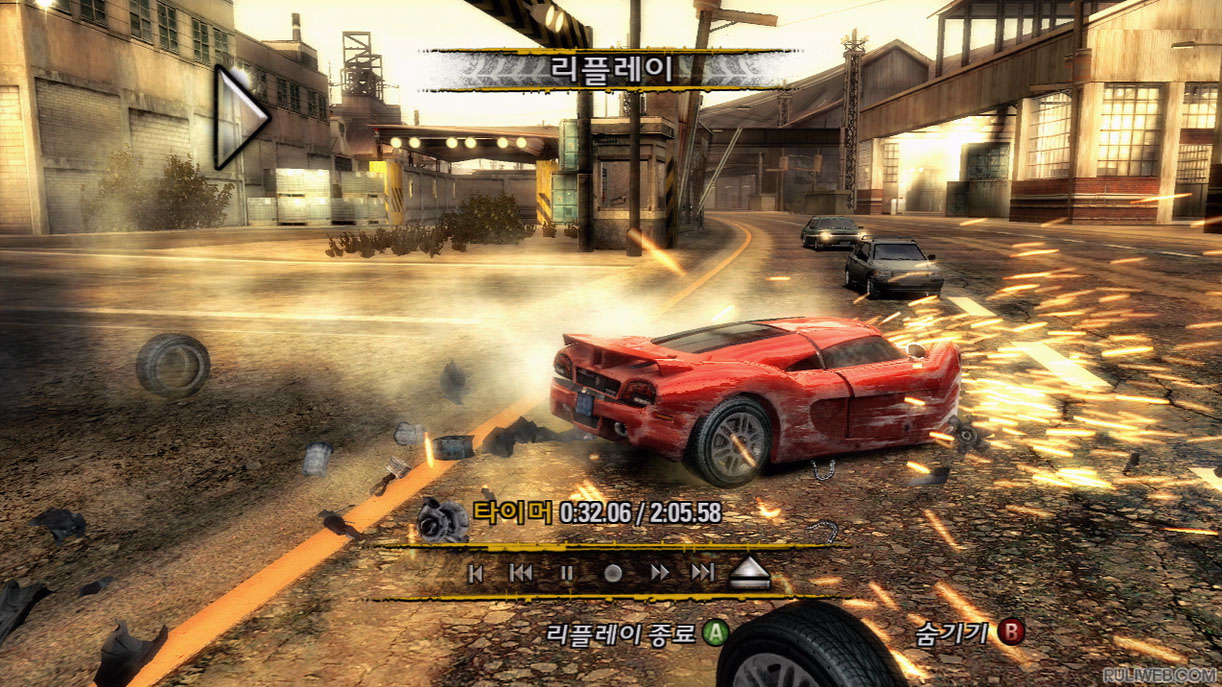Rewind the replay
This screenshot has height=687, width=1222.
coord(521,573)
